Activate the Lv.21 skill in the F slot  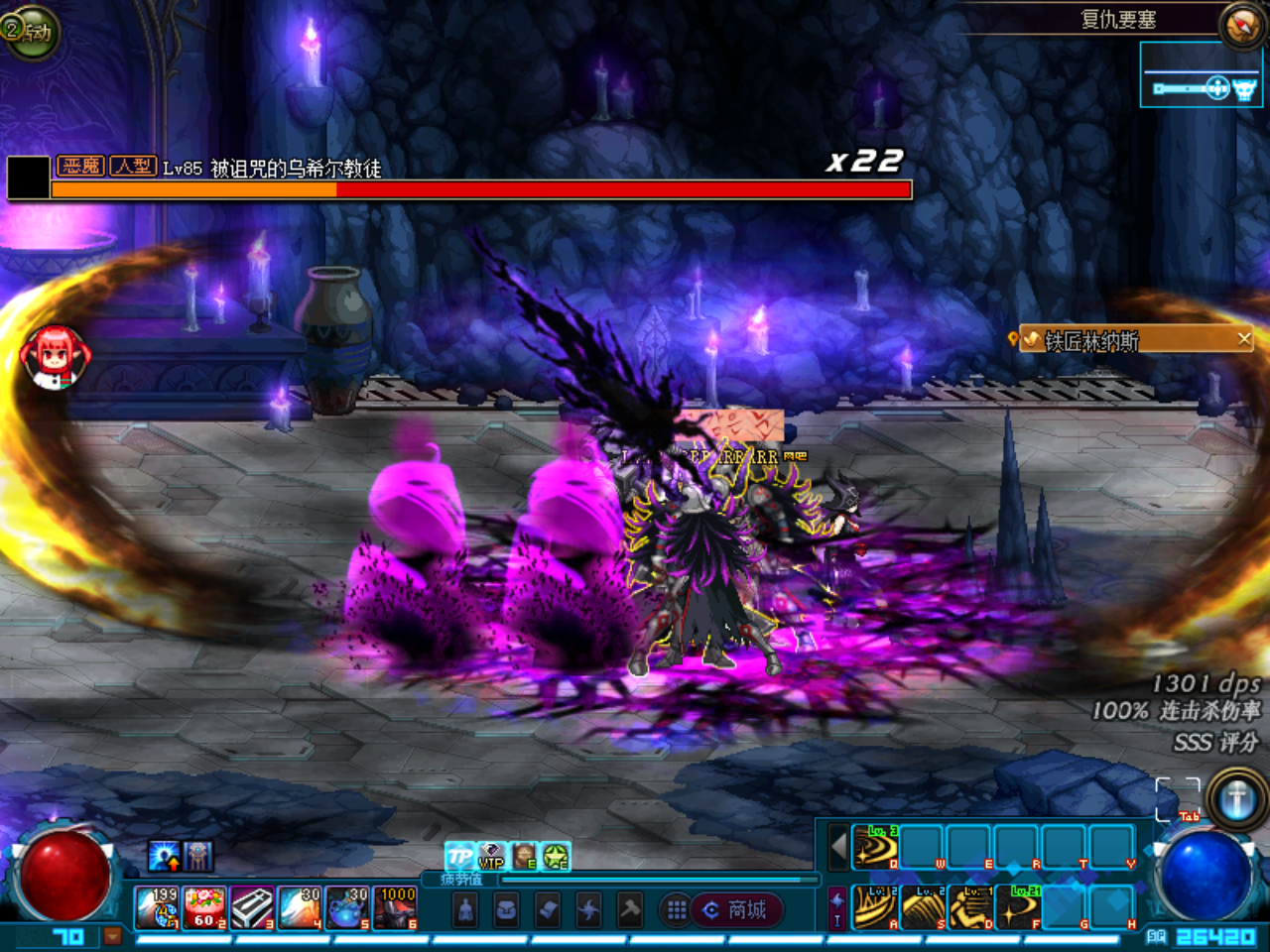pyautogui.click(x=1017, y=907)
